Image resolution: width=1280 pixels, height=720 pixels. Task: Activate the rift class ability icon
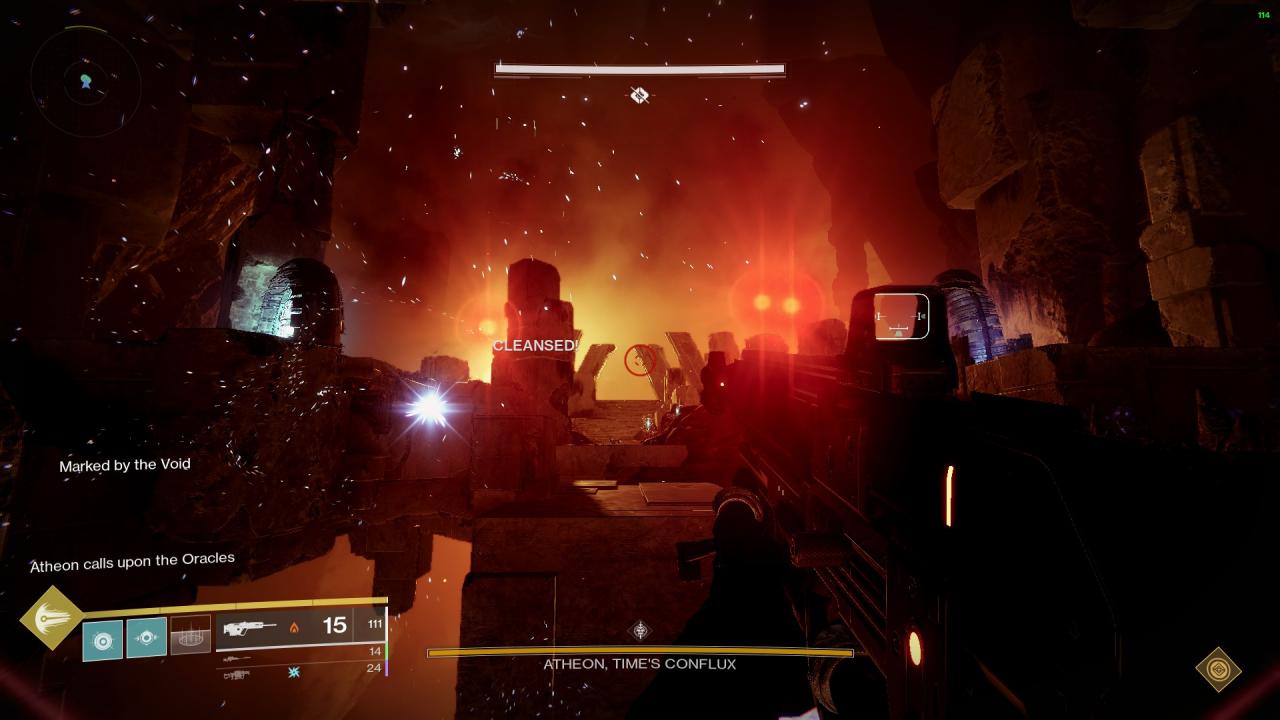pos(190,636)
